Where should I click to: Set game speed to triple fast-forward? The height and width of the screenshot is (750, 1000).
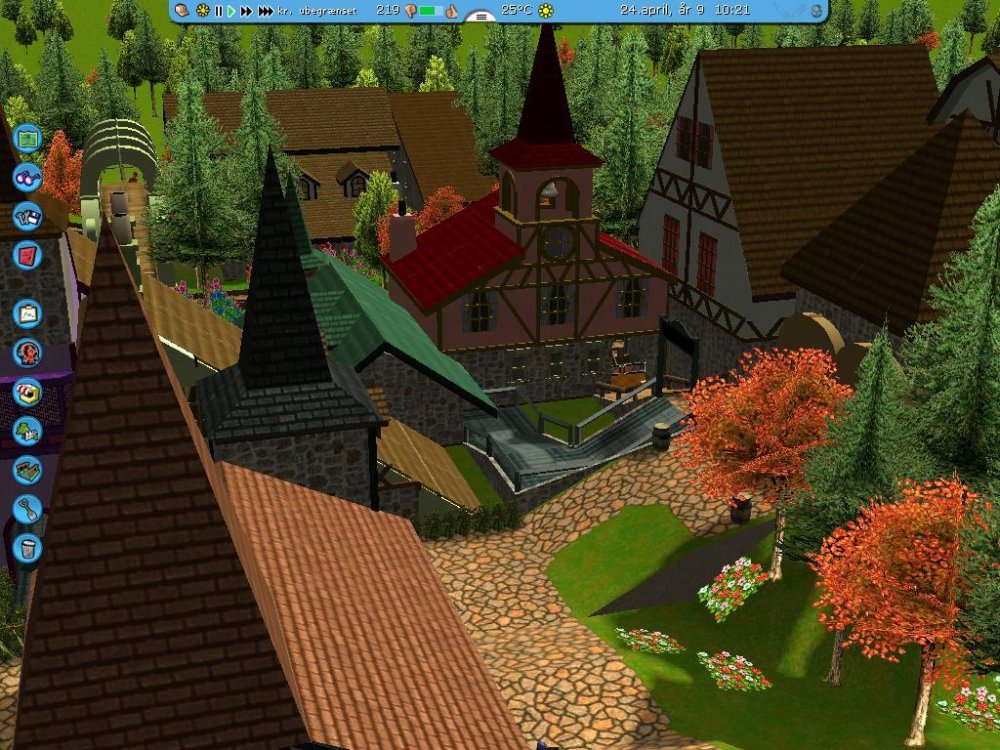click(x=265, y=11)
